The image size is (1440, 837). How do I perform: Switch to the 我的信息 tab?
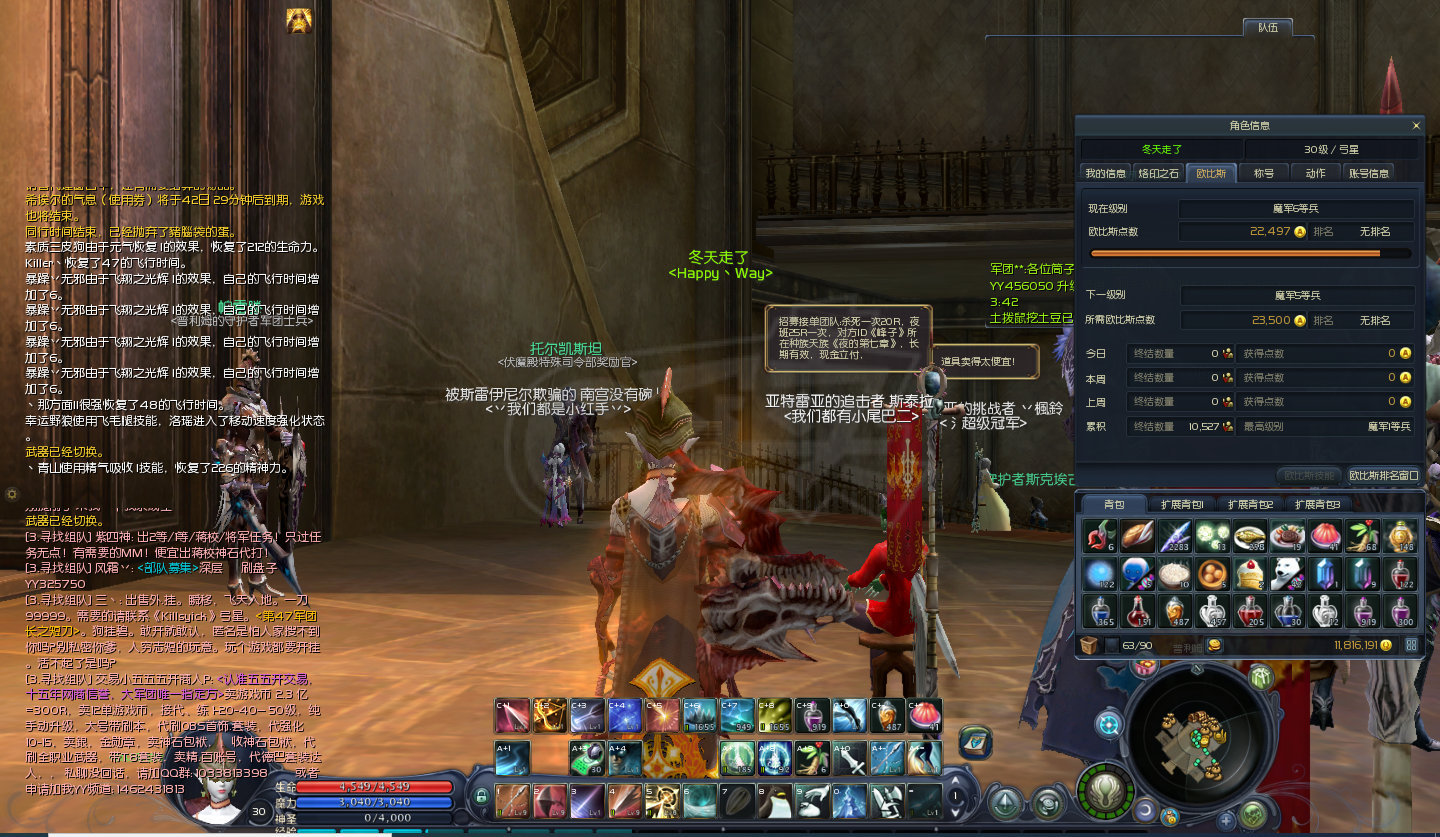(1105, 173)
